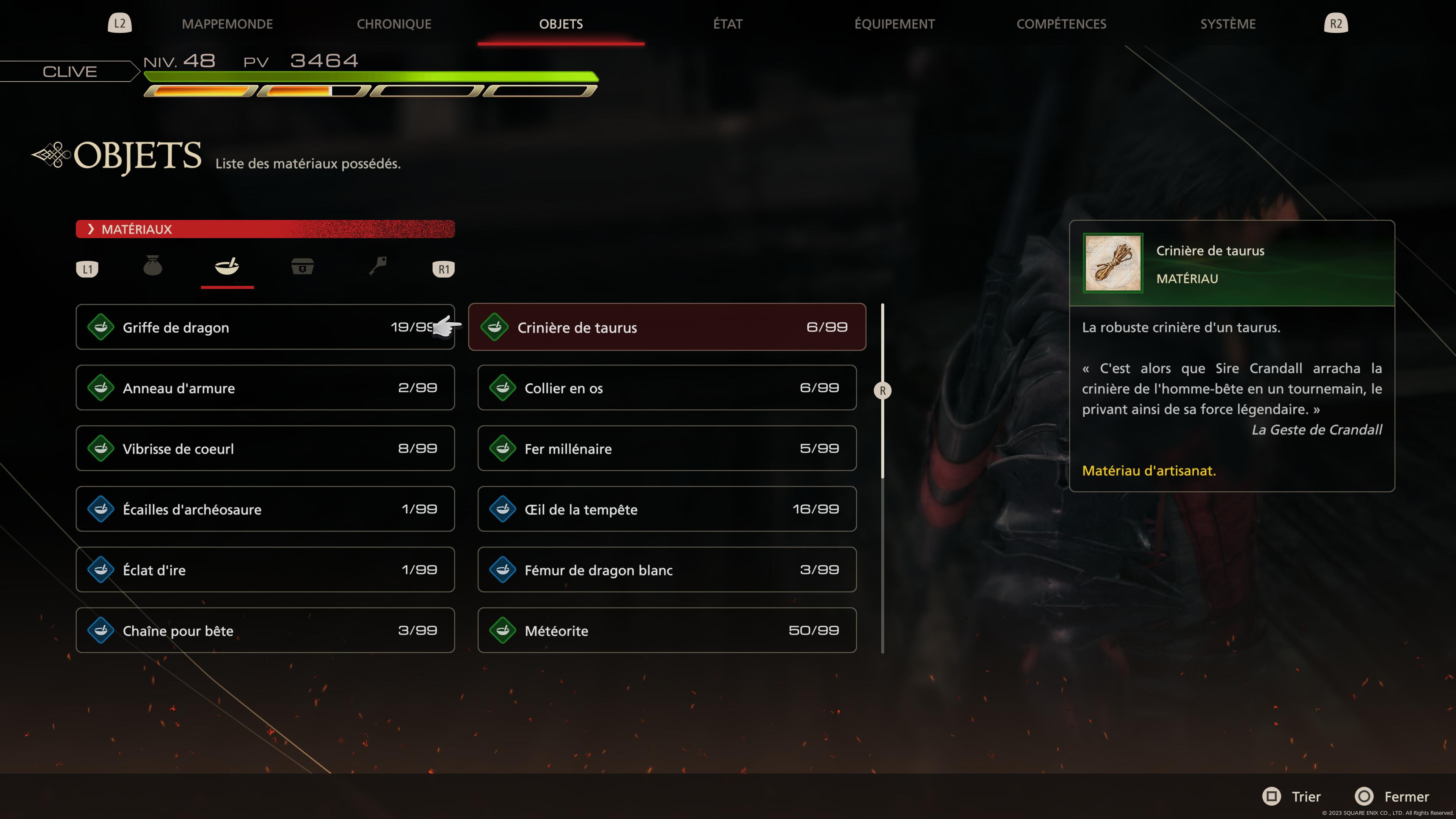Select the Vibrisse de coeurl row
This screenshot has height=819, width=1456.
[x=265, y=448]
